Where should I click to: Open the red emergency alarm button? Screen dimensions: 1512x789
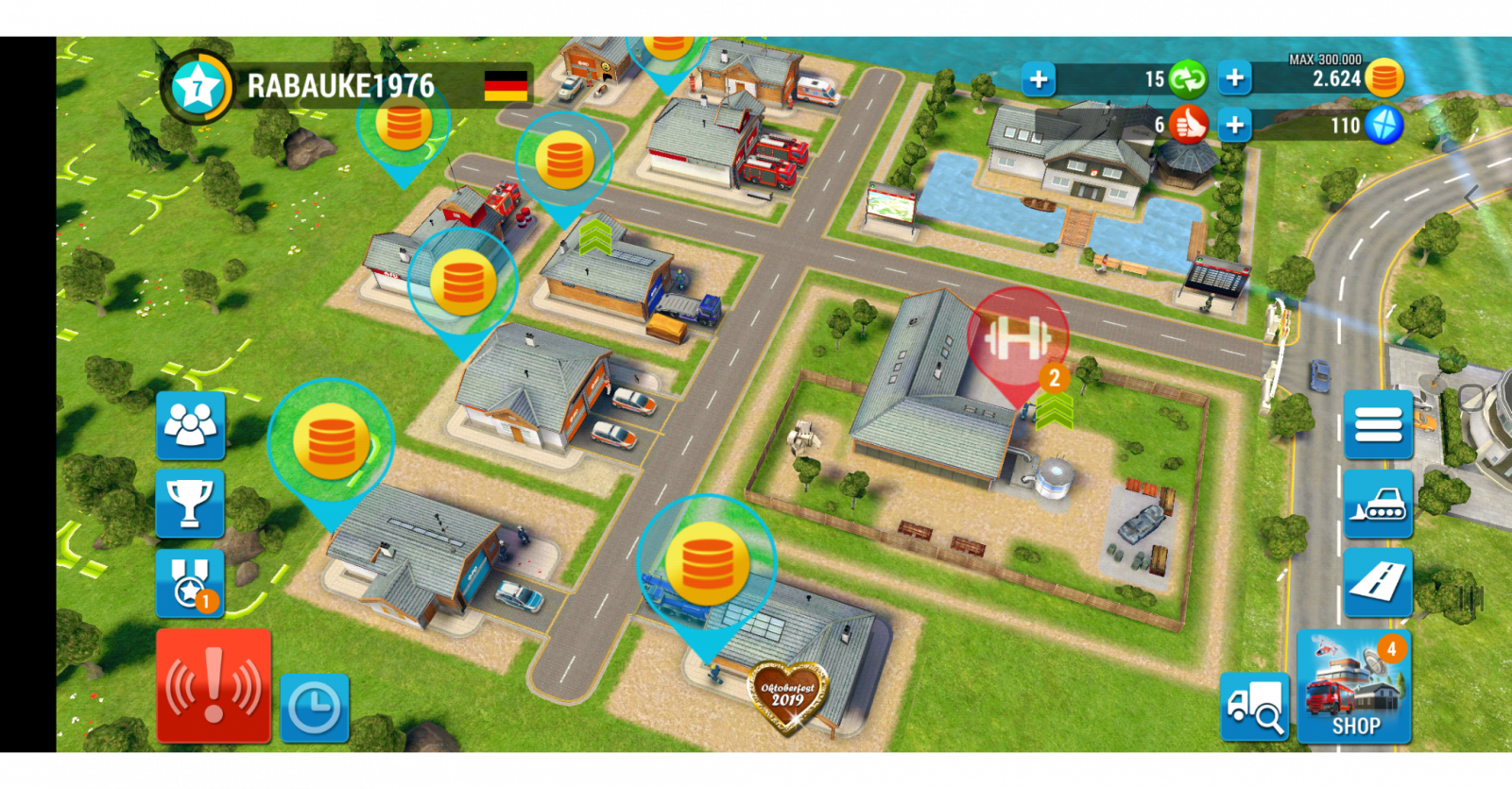click(214, 685)
